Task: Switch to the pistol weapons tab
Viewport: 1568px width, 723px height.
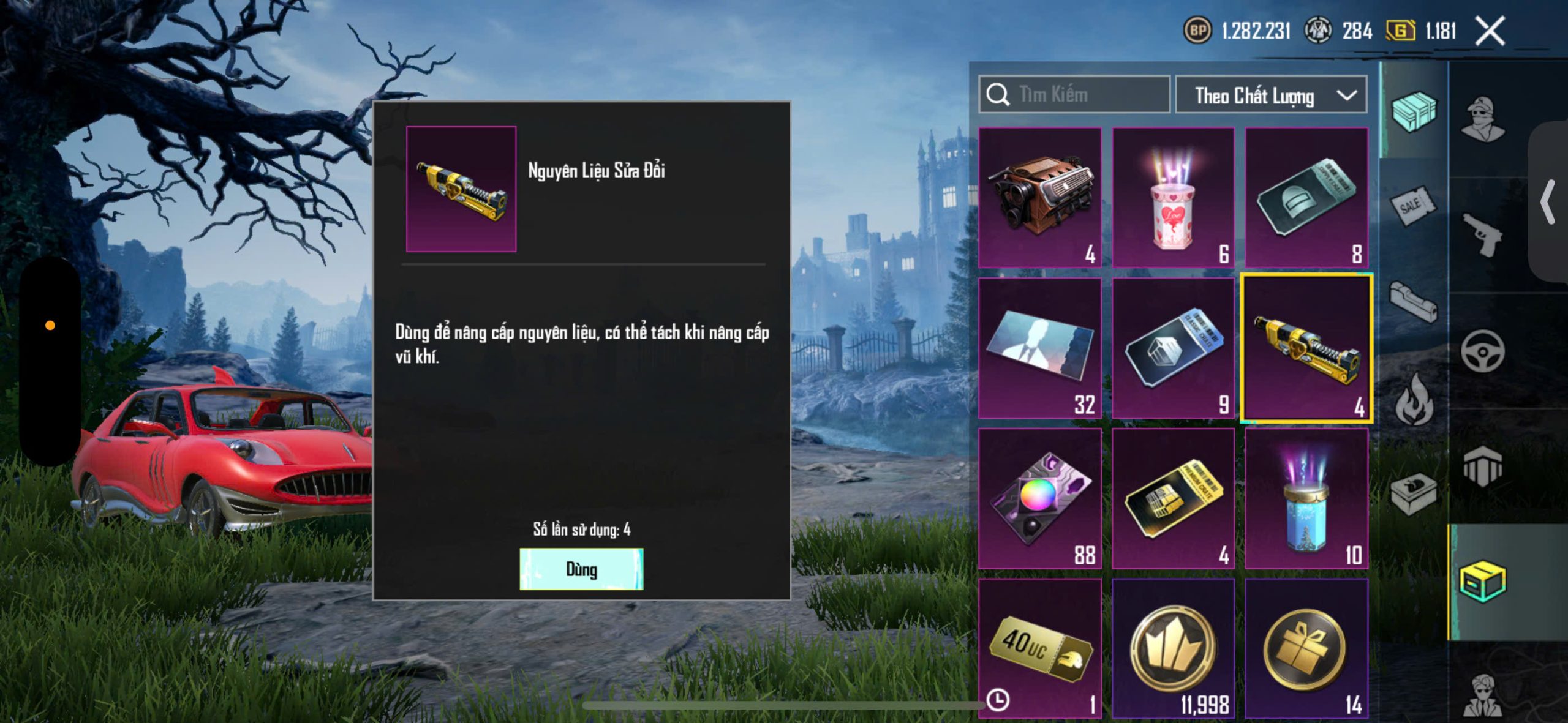Action: pyautogui.click(x=1482, y=234)
